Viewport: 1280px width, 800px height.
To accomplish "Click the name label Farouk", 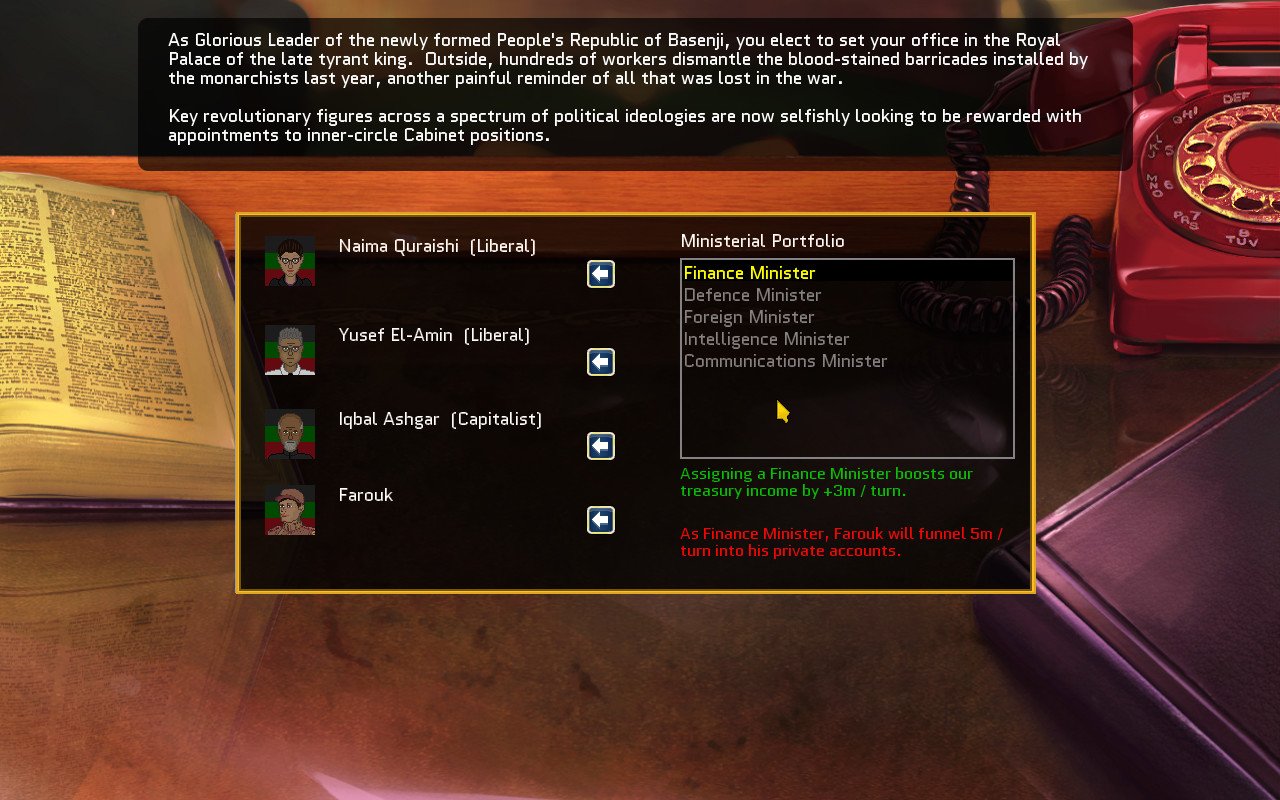I will pyautogui.click(x=366, y=495).
